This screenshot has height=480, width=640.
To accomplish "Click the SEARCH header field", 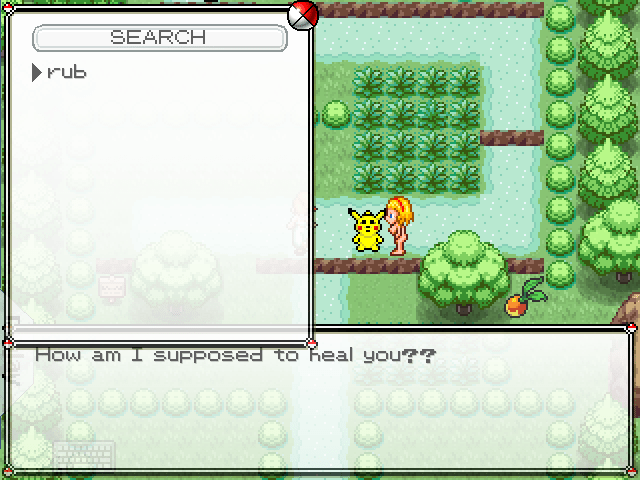I will 159,38.
